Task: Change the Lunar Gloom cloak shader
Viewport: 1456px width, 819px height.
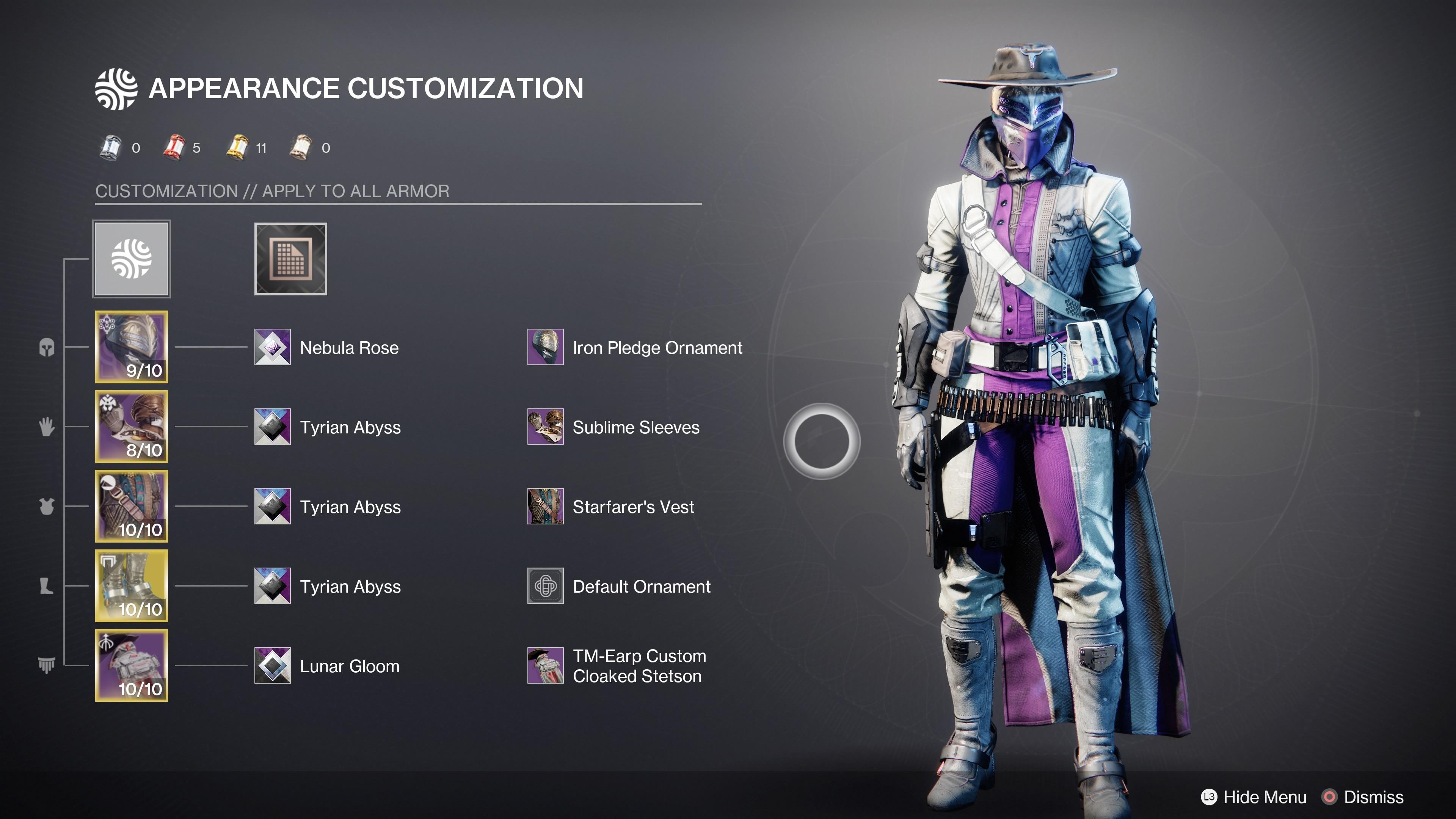Action: [273, 666]
